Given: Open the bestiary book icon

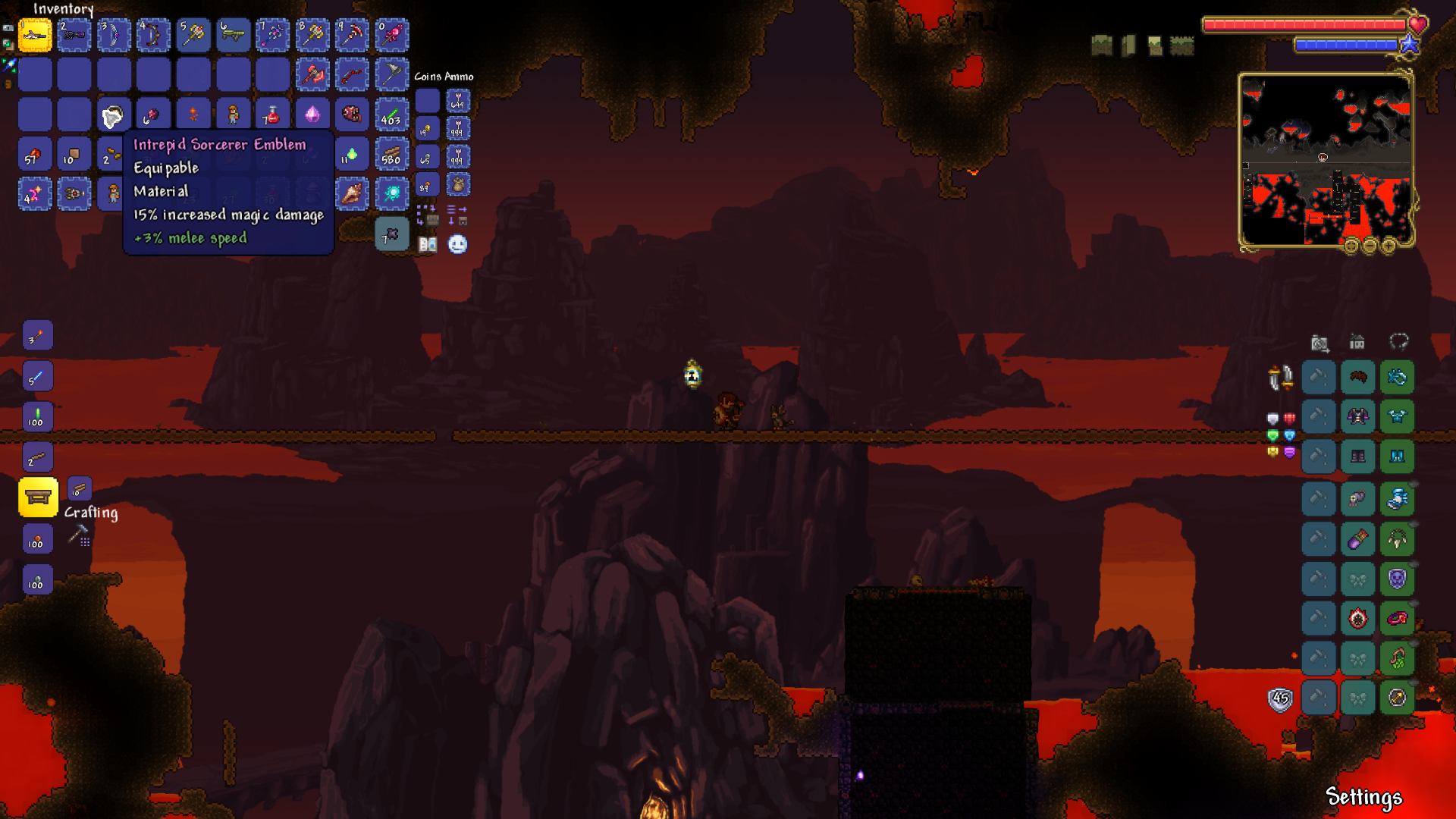Looking at the screenshot, I should pyautogui.click(x=428, y=244).
